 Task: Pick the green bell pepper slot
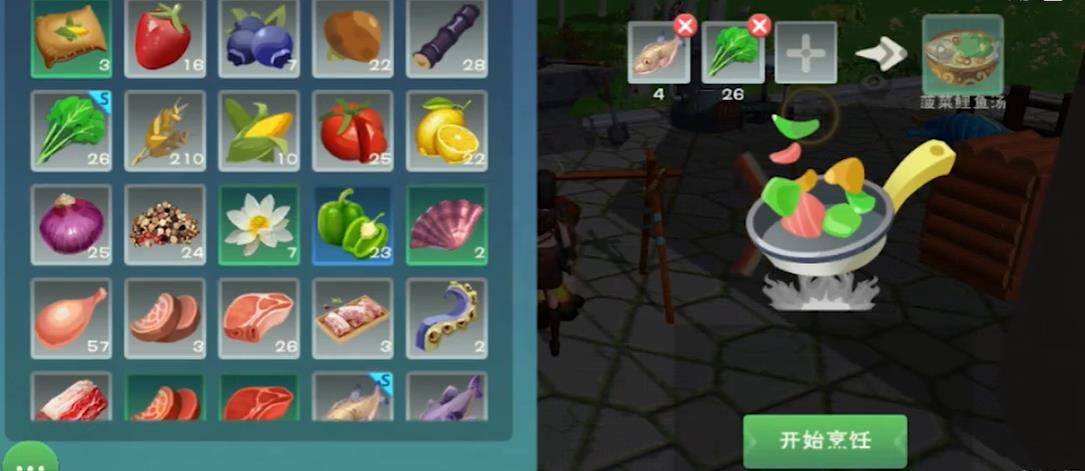pos(352,224)
